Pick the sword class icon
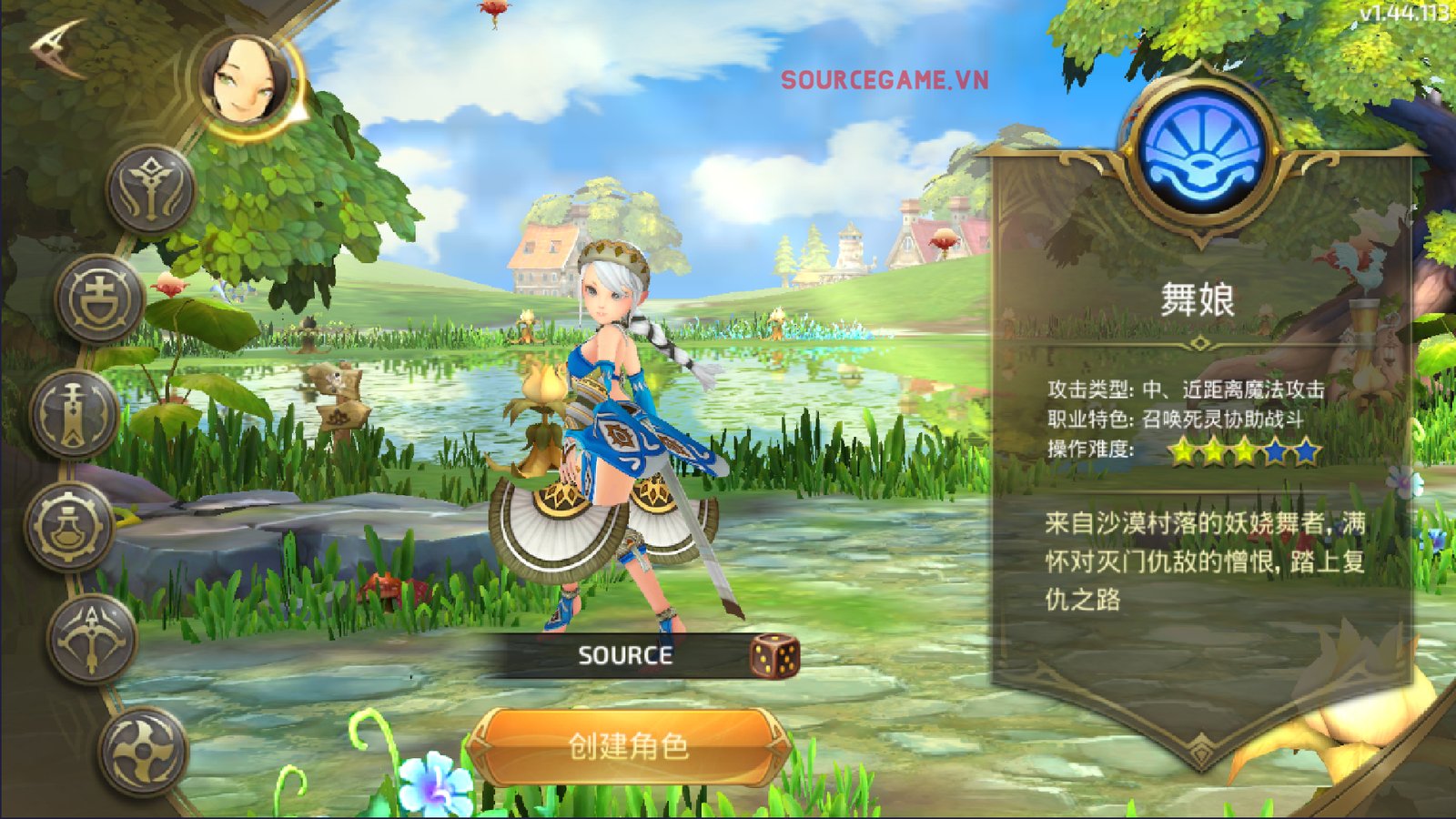The image size is (1456, 819). click(73, 415)
